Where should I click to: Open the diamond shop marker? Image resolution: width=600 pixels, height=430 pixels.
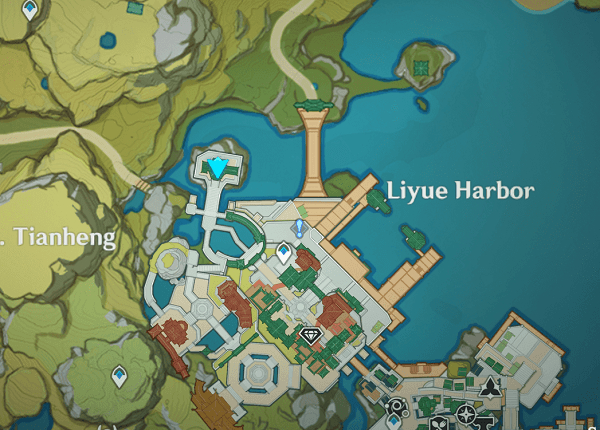tap(308, 335)
